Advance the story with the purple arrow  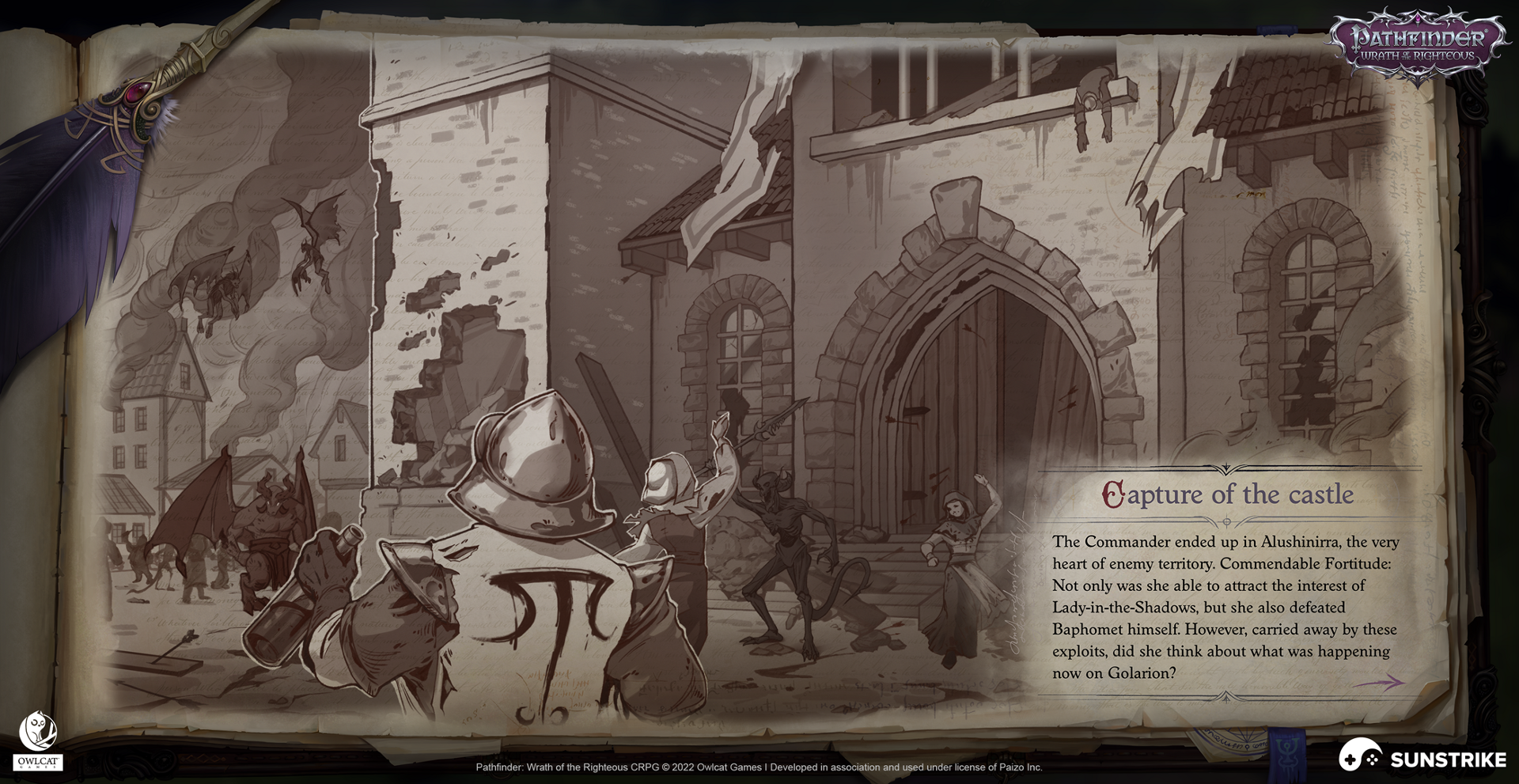coord(1380,682)
